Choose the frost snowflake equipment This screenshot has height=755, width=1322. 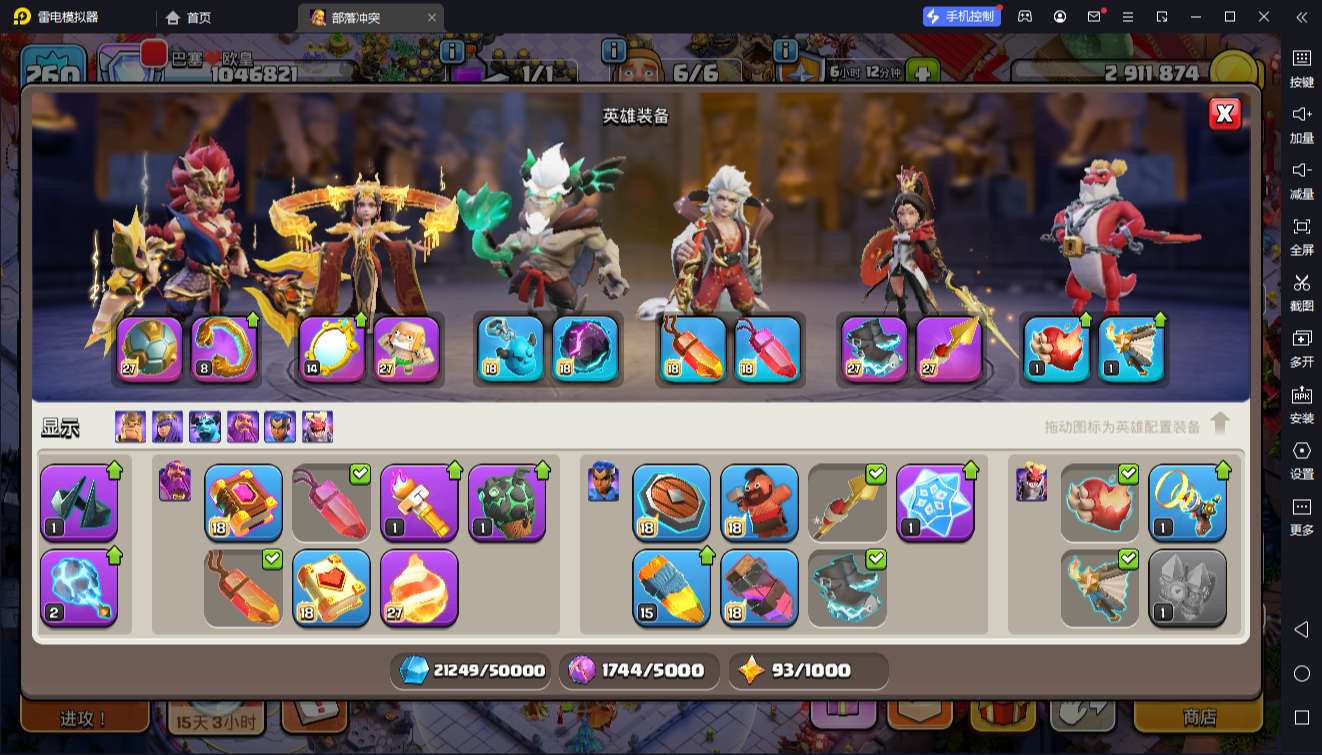[x=935, y=502]
